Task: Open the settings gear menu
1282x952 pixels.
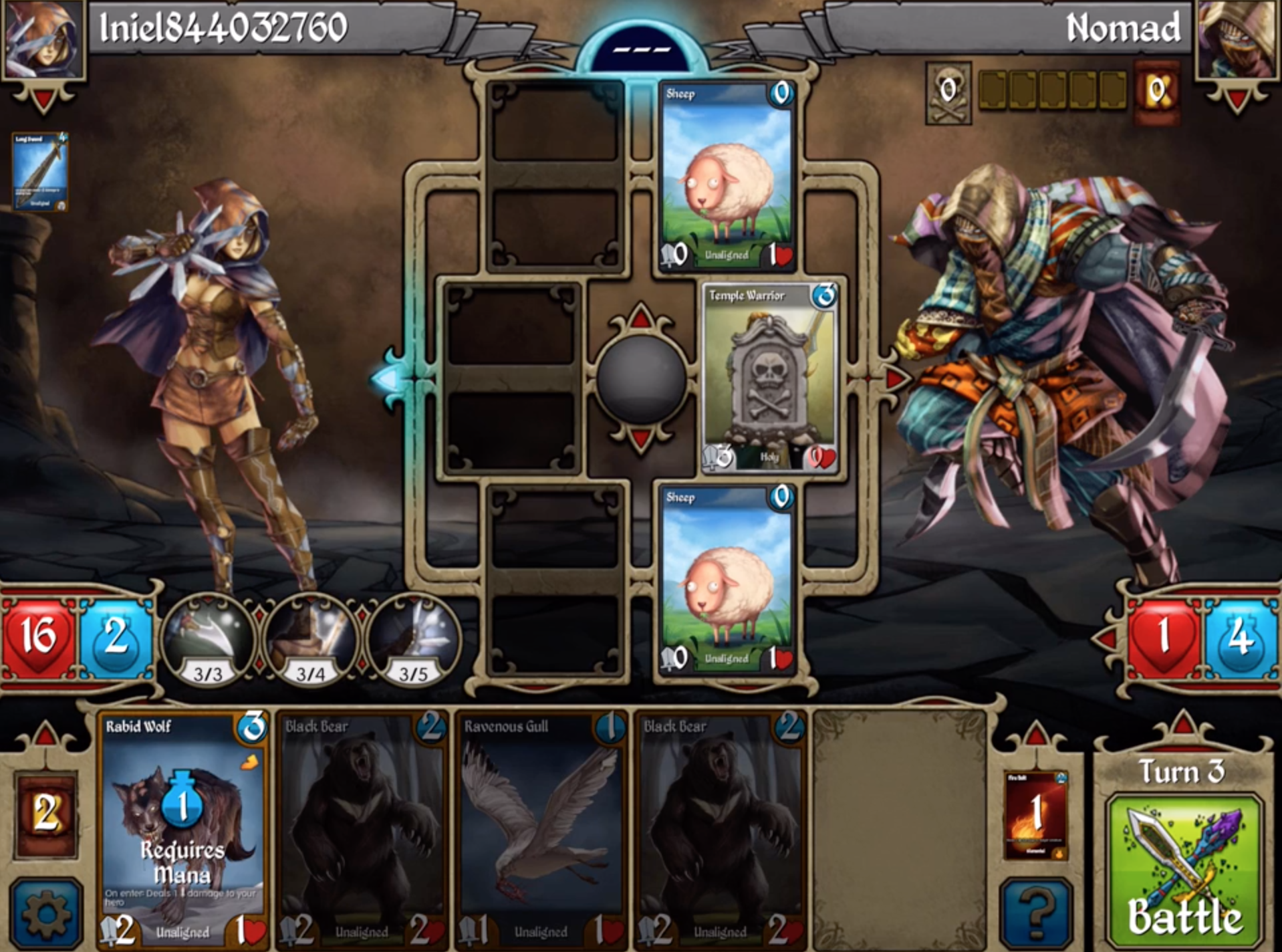Action: (x=45, y=913)
